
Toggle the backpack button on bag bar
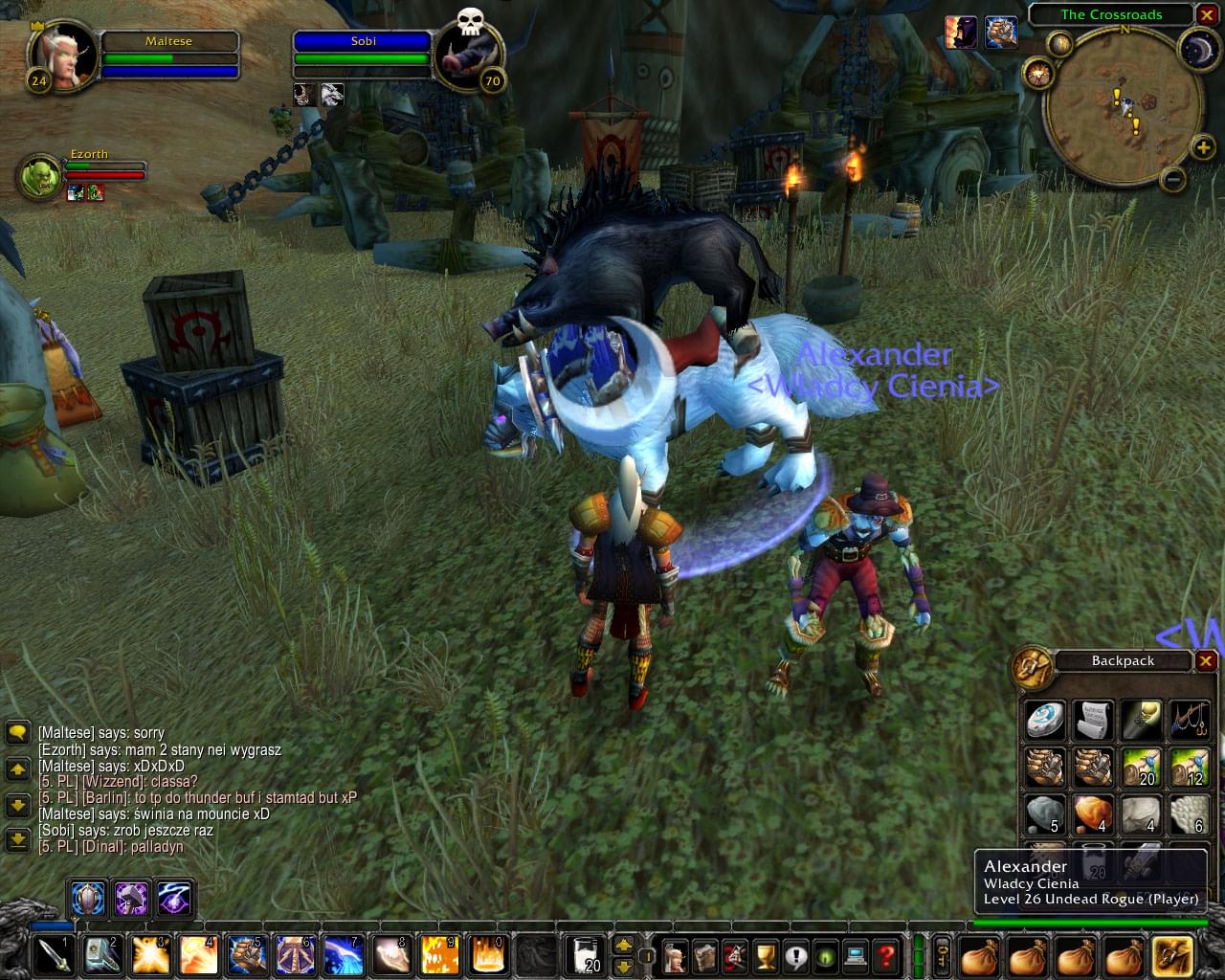point(1172,955)
